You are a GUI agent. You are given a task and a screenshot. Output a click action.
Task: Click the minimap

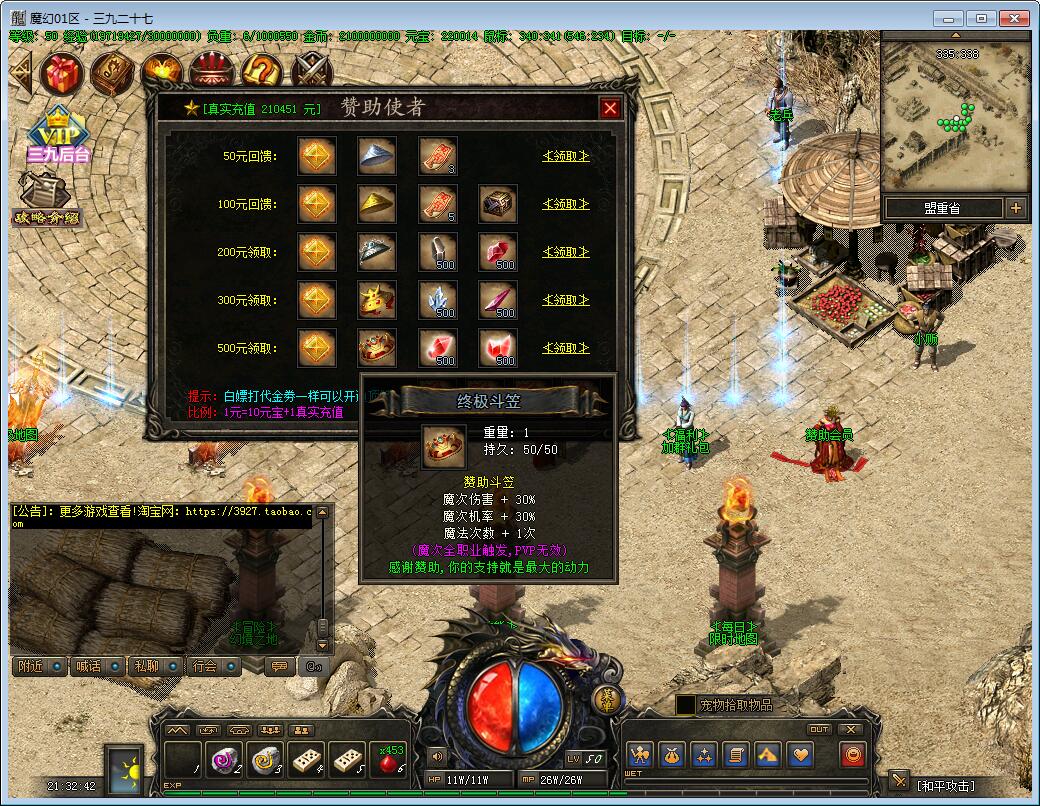click(x=955, y=115)
